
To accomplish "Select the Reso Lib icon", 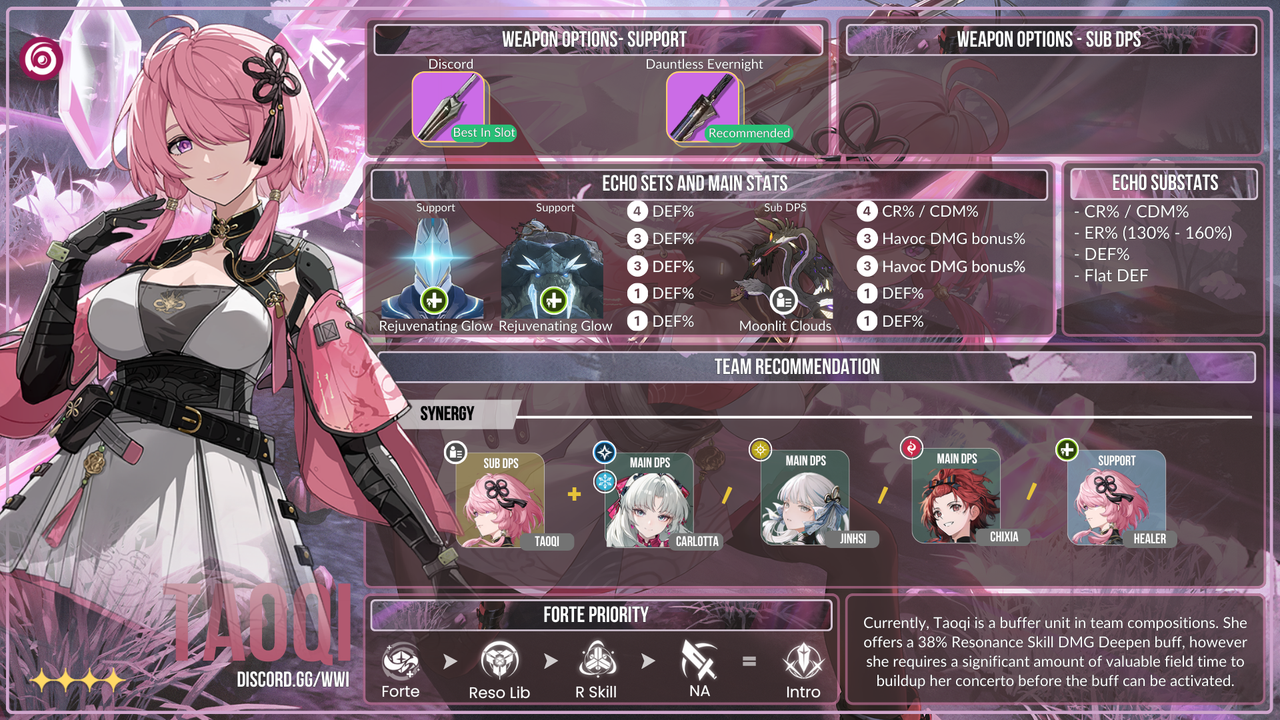I will [x=499, y=661].
